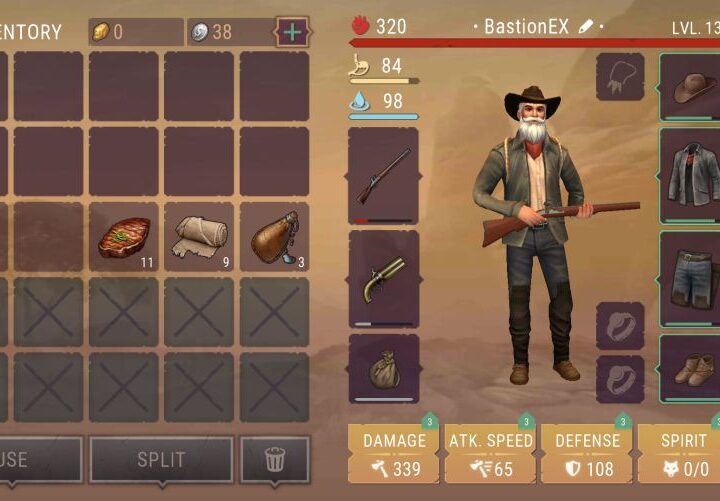Select the boots equipment slot
The image size is (720, 501).
691,369
